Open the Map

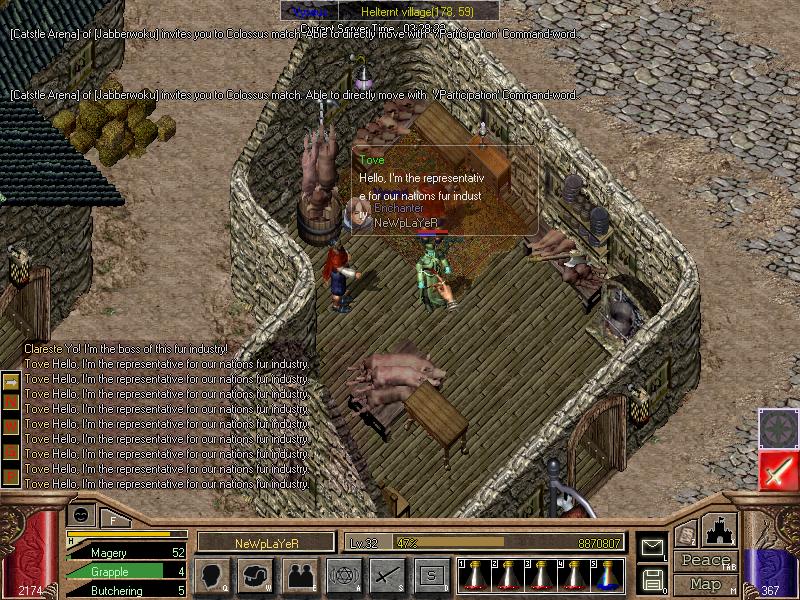coord(705,584)
